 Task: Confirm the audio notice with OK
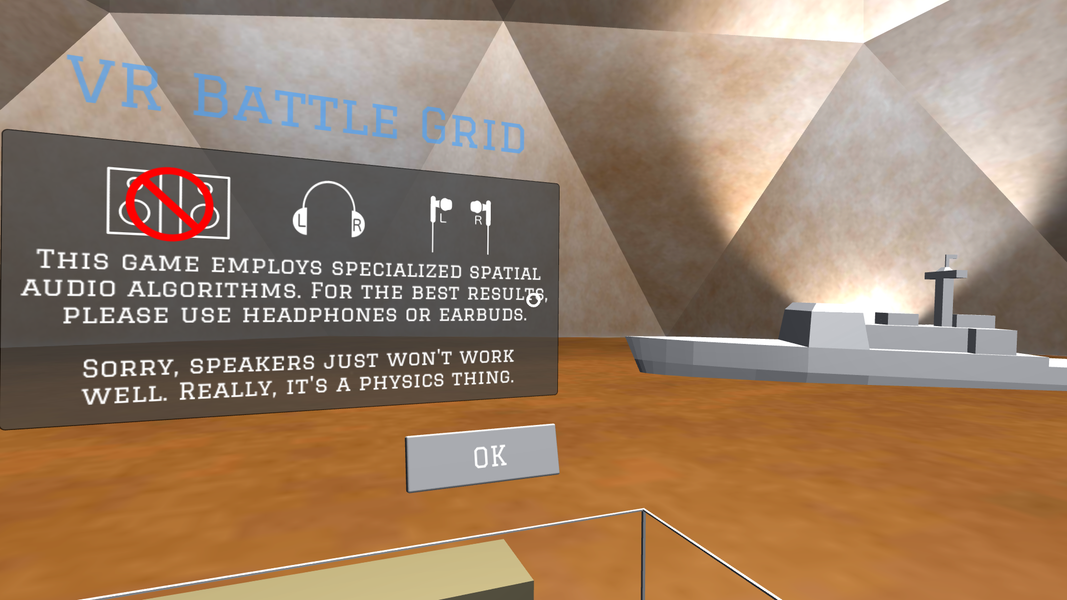pos(482,457)
